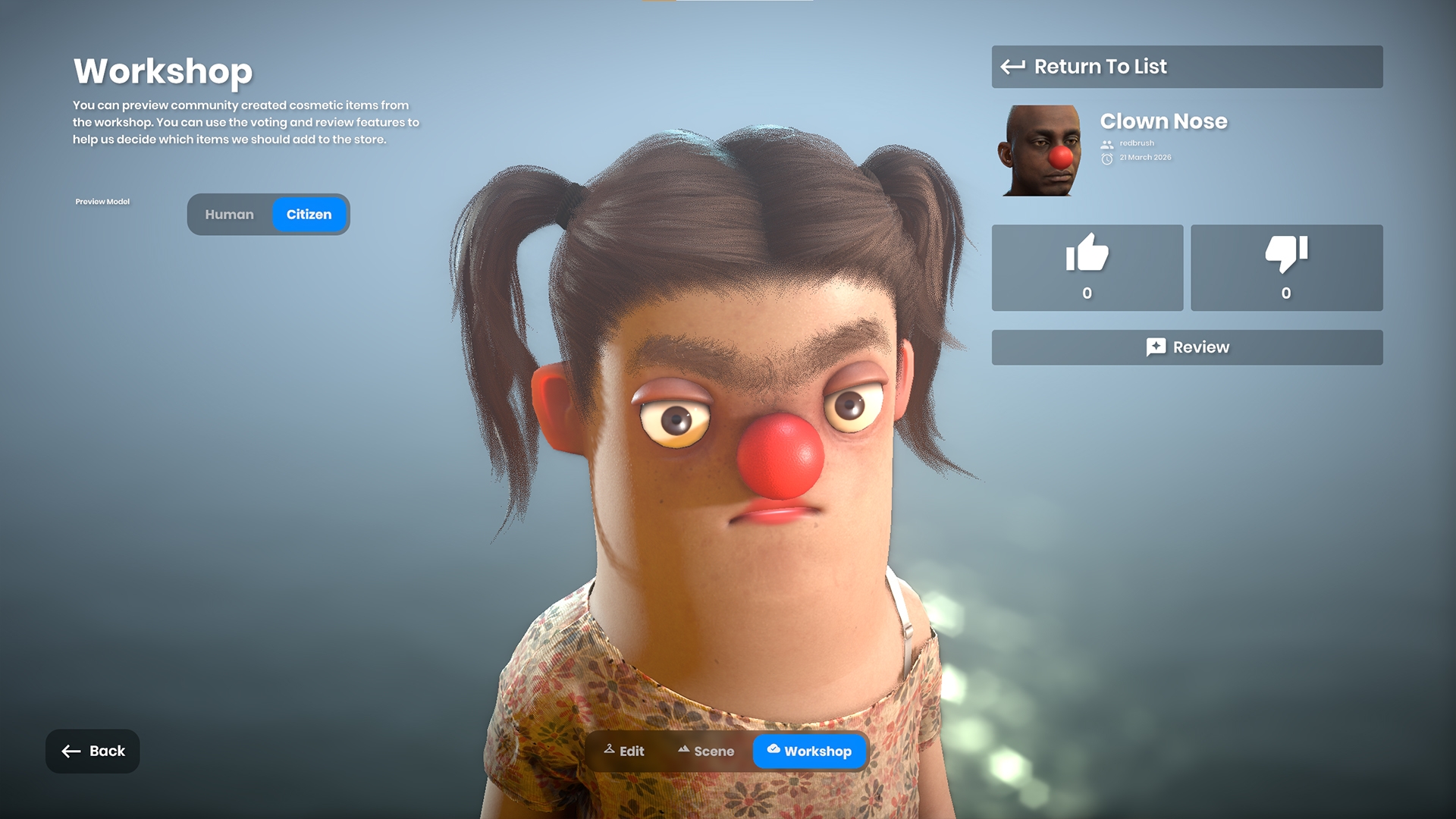Click the Clown Nose item thumbnail
The height and width of the screenshot is (819, 1456).
pyautogui.click(x=1041, y=150)
